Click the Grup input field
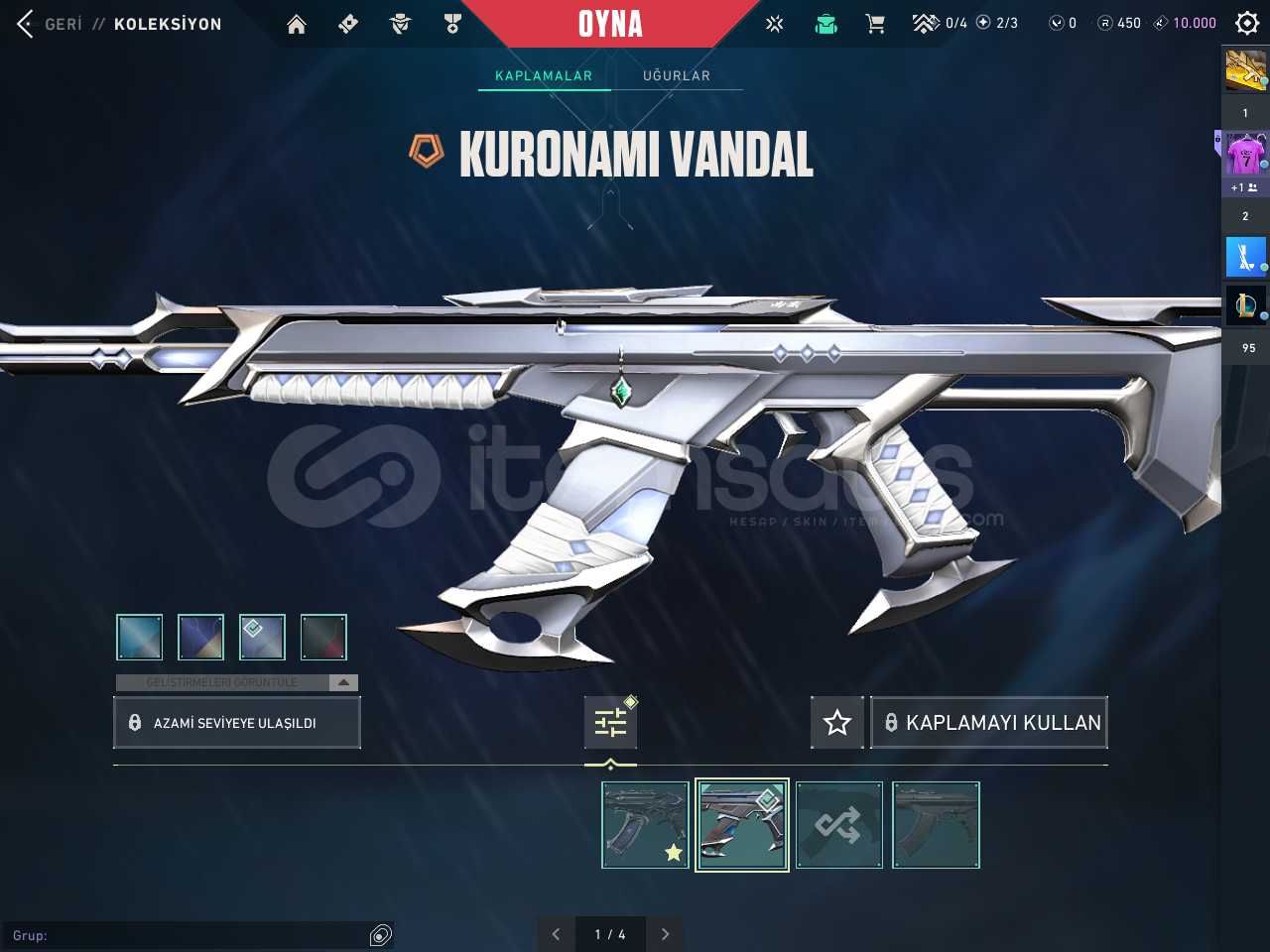 click(198, 934)
